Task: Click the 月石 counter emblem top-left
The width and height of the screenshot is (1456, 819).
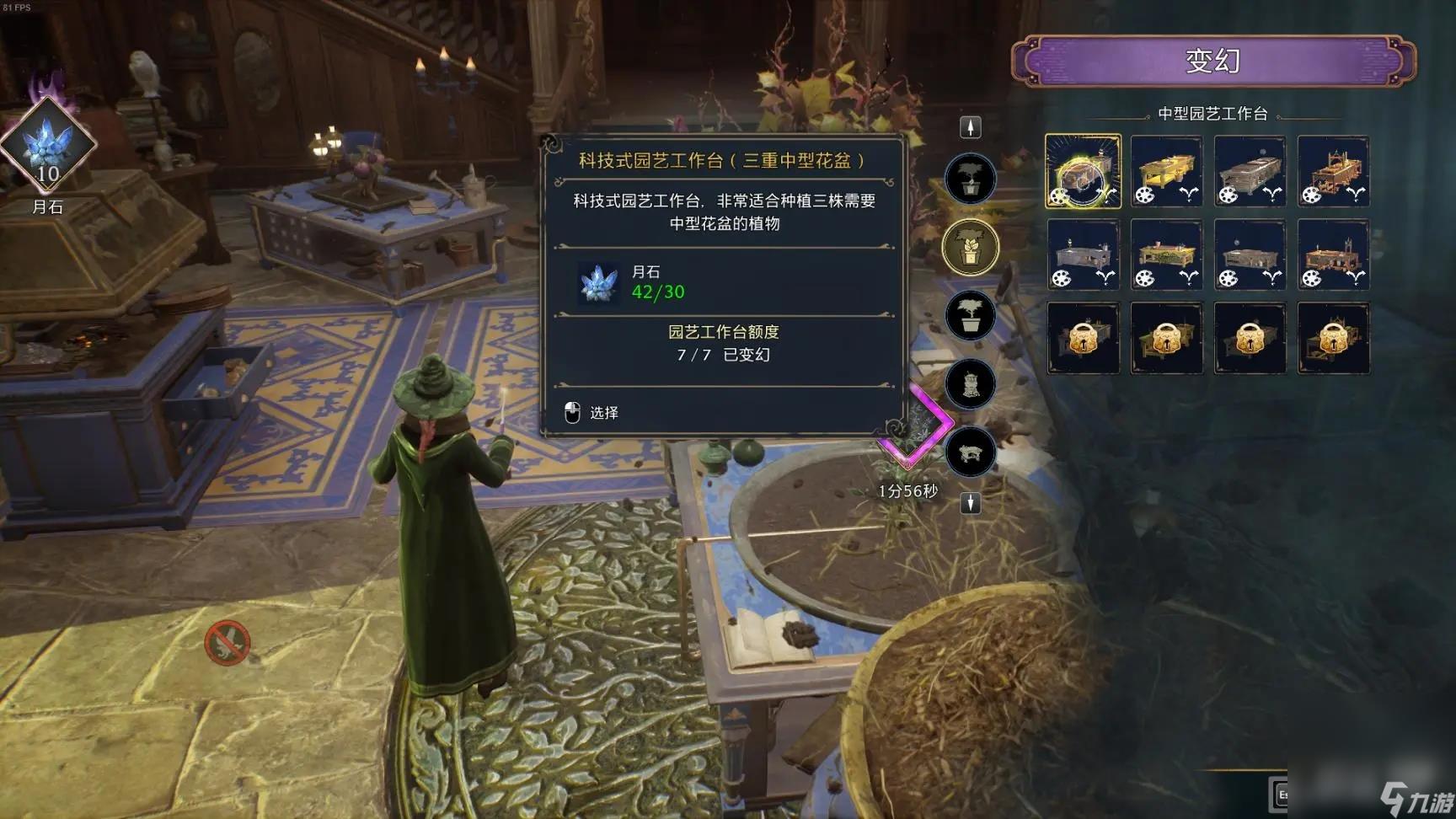Action: 48,152
